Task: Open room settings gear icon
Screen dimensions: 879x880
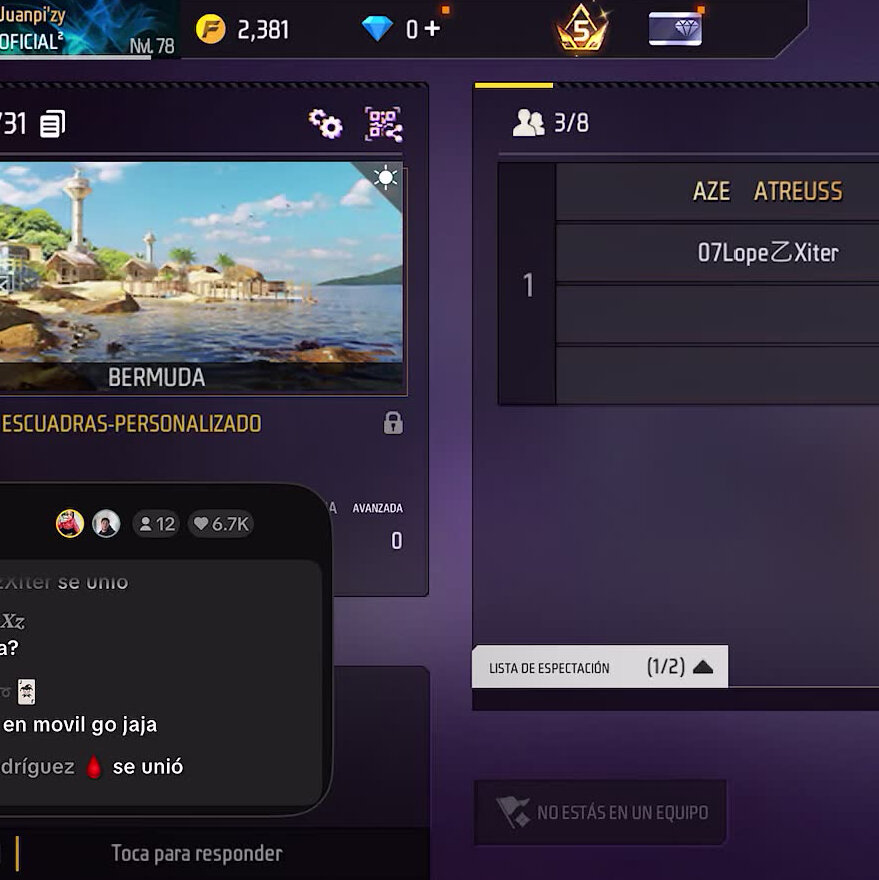Action: click(325, 124)
